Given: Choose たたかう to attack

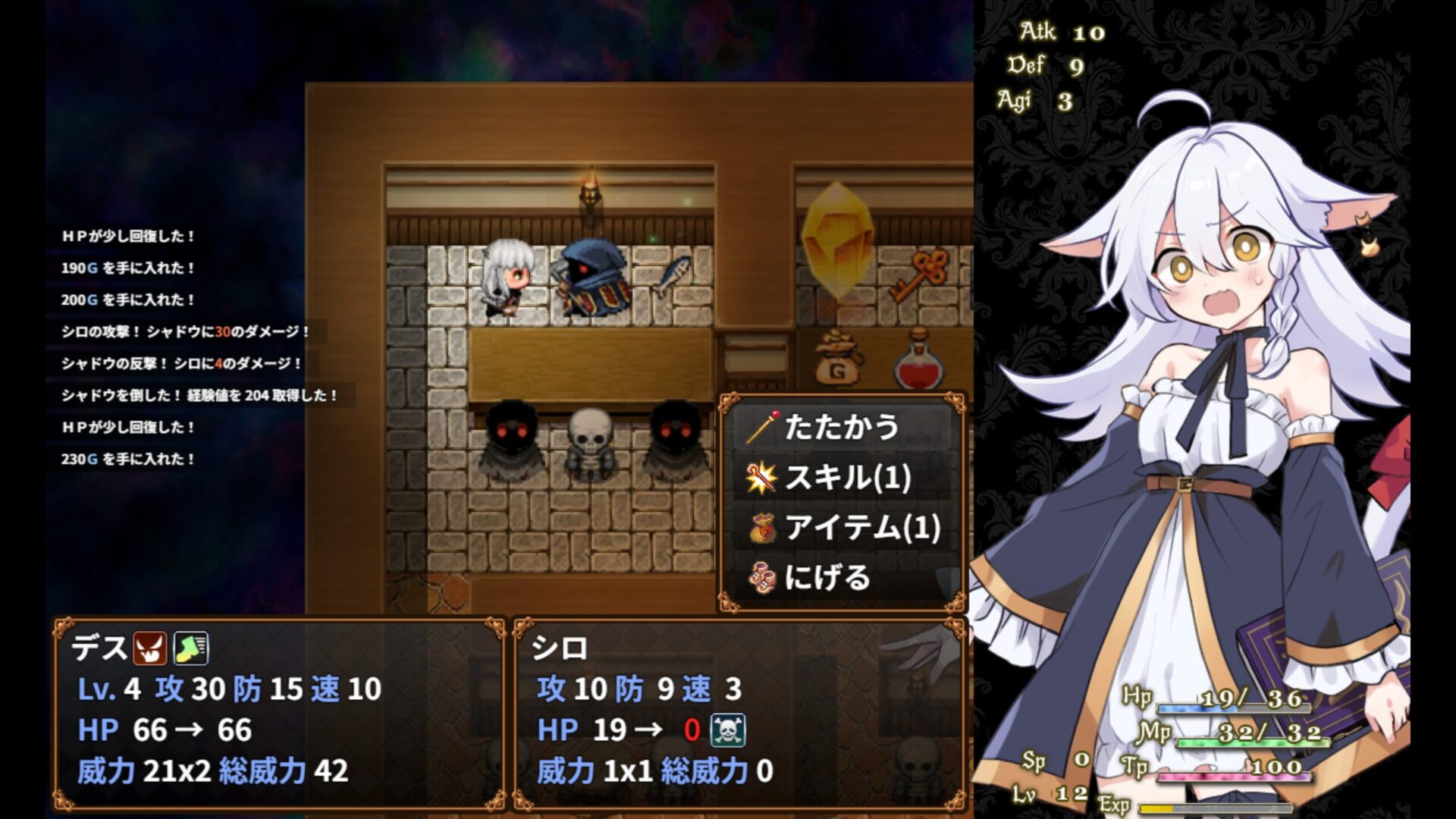Looking at the screenshot, I should [x=840, y=428].
